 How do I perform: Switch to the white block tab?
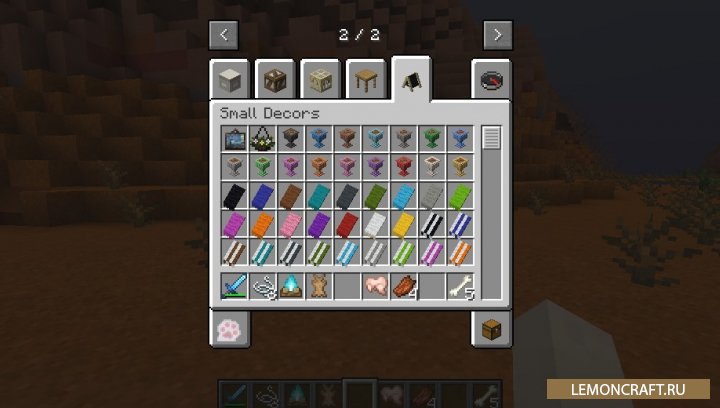(x=230, y=80)
